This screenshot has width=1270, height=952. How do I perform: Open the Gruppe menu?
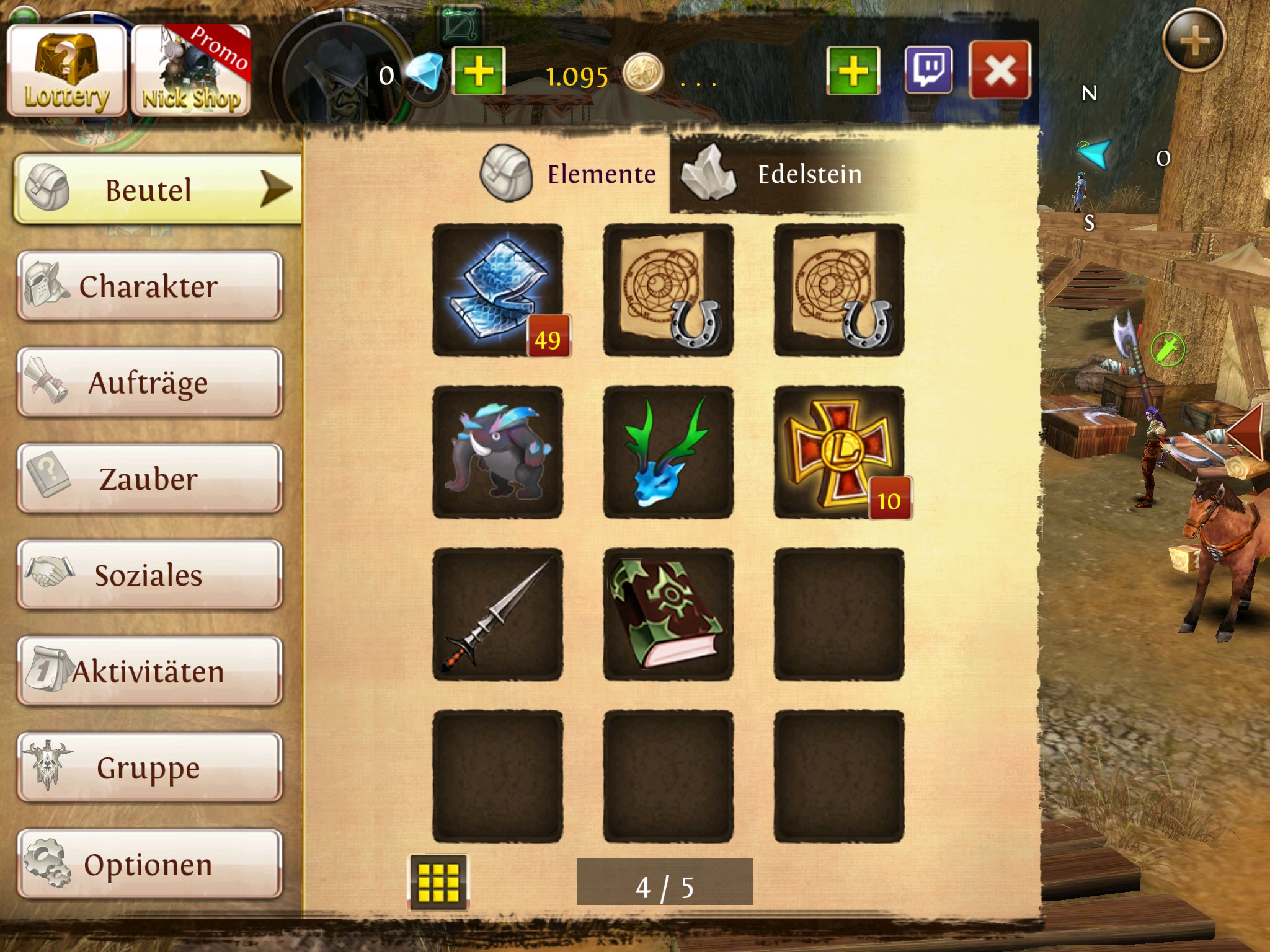pos(149,768)
